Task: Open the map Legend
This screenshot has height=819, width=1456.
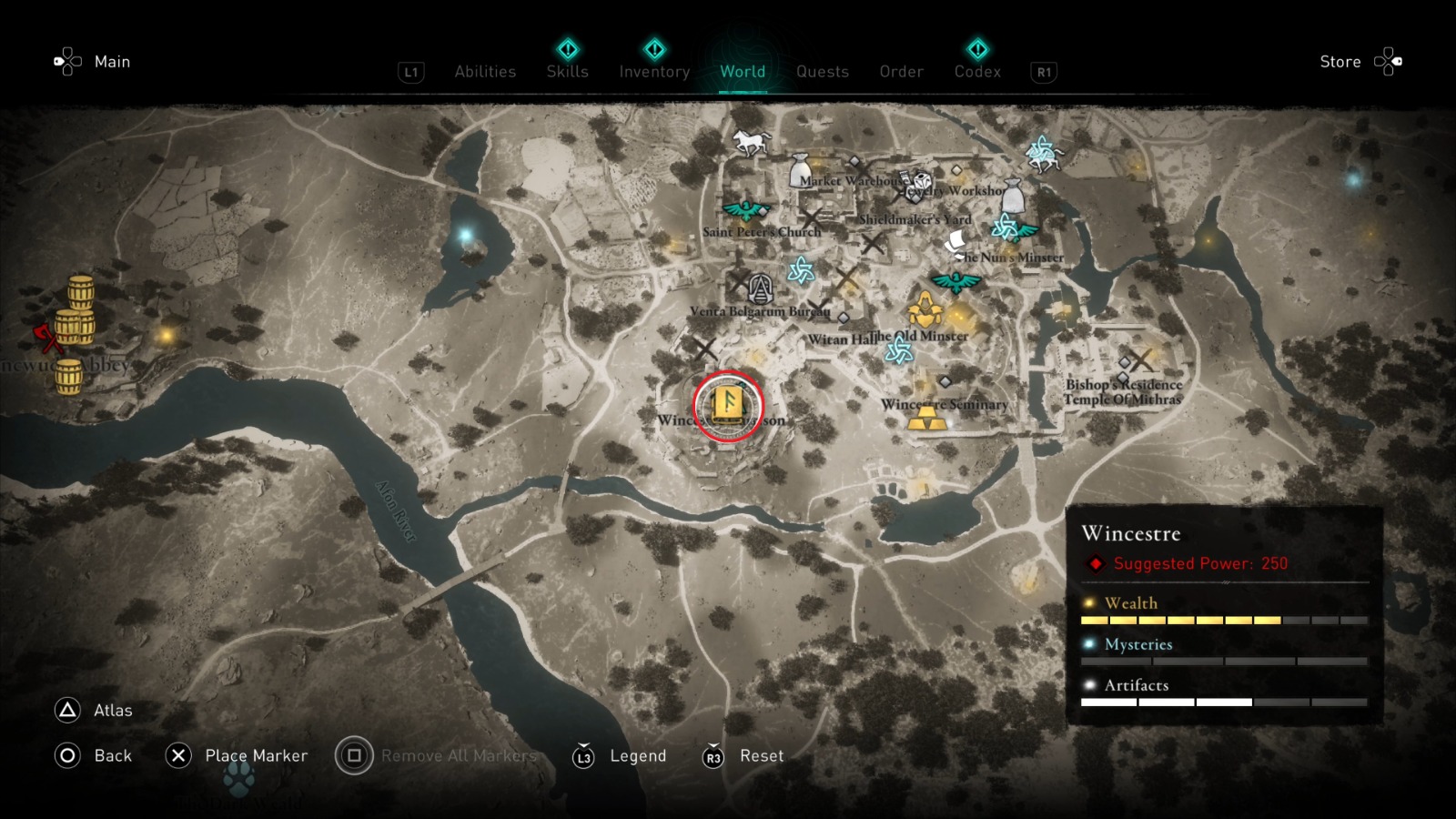Action: (x=637, y=755)
